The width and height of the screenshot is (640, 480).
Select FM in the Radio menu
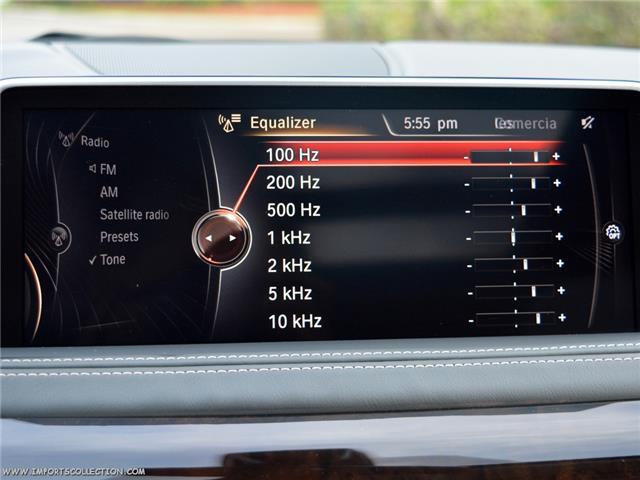point(107,170)
